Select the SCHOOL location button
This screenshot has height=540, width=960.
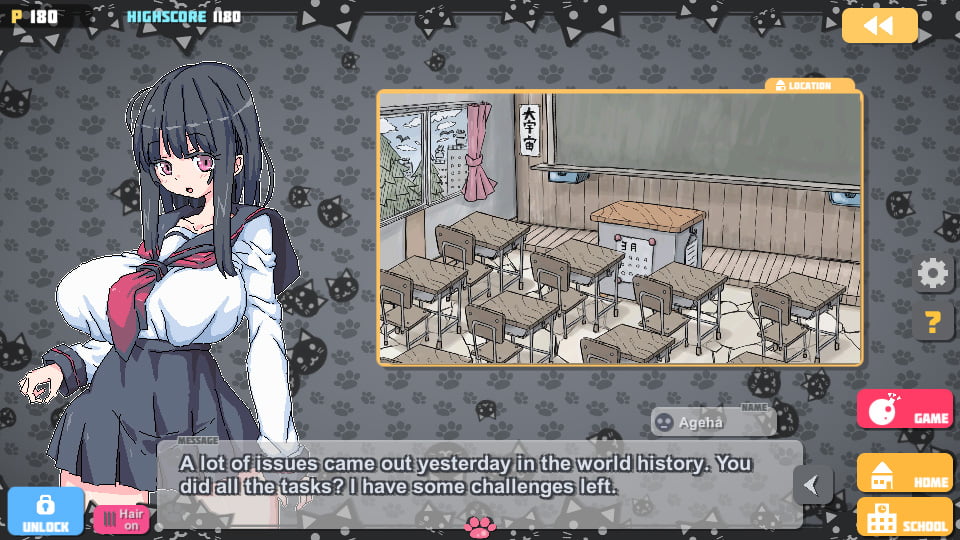tap(904, 517)
